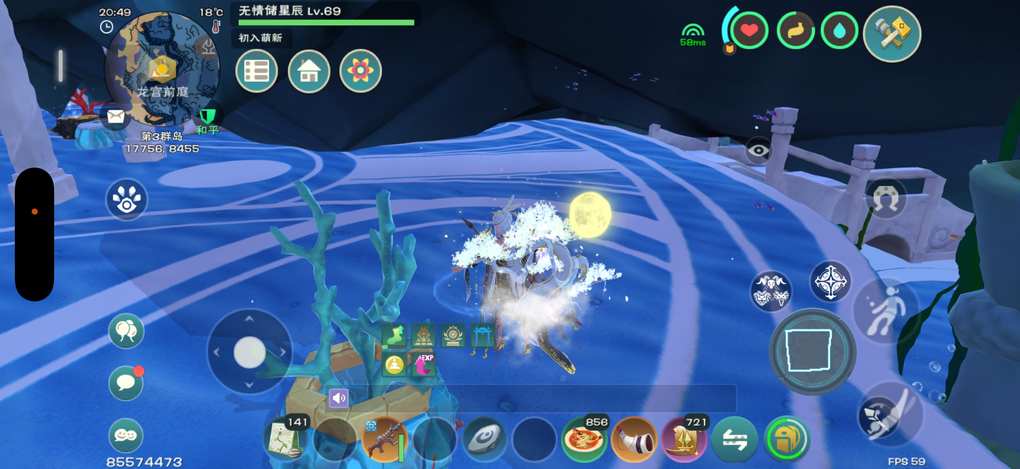Click the swap arrows hotbar button
The image size is (1020, 469).
(734, 438)
